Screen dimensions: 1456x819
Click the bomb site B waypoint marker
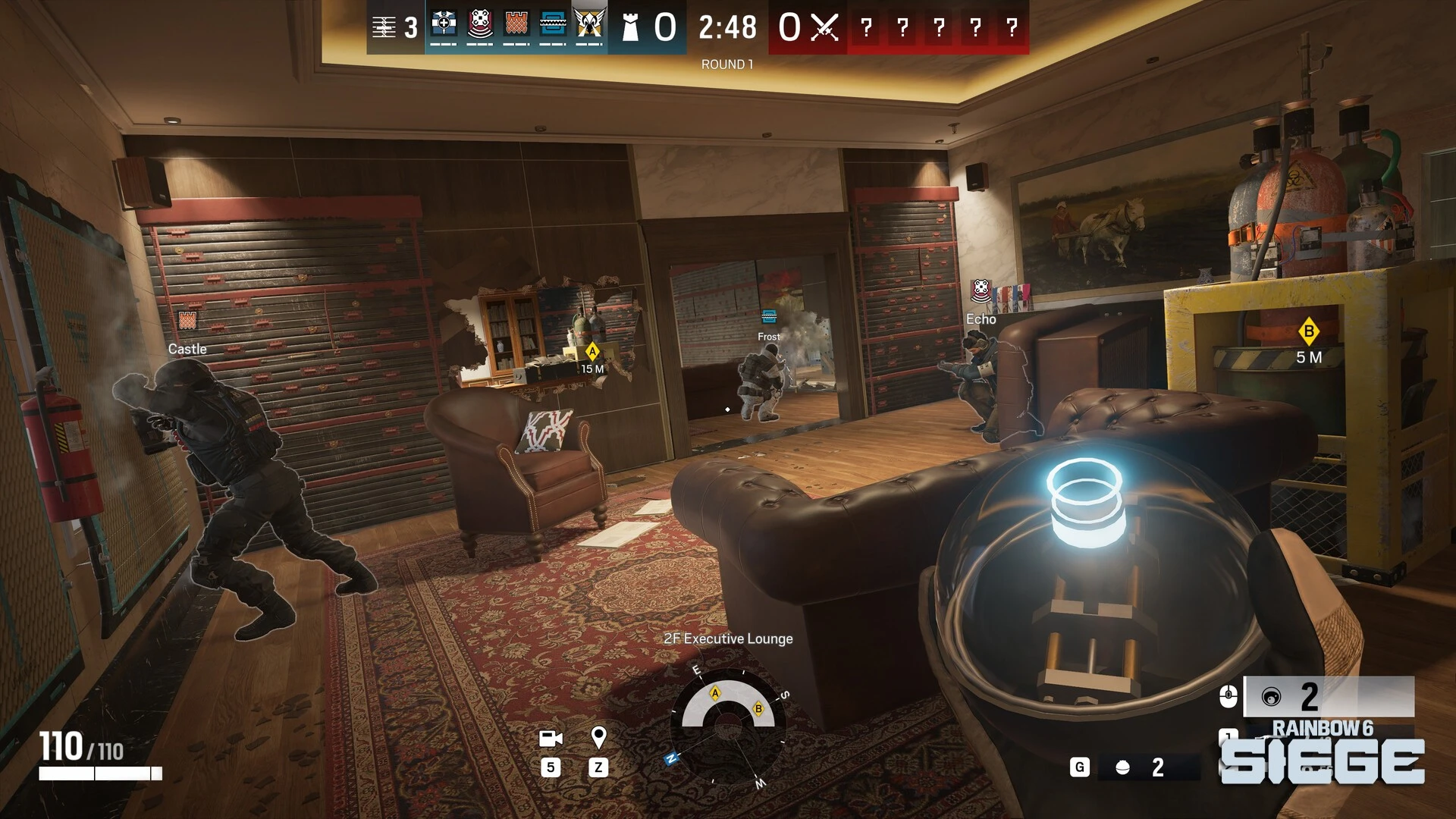coord(1308,331)
